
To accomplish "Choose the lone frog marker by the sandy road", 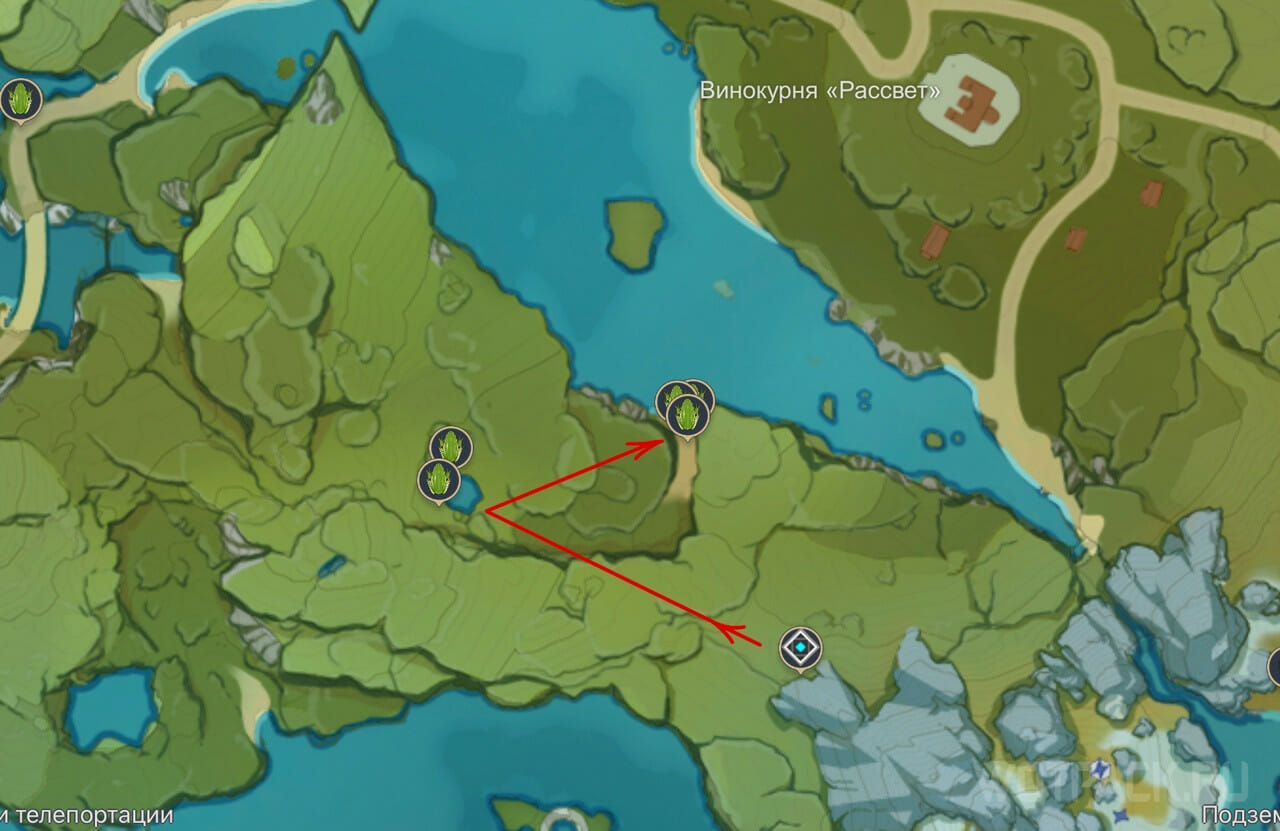I will [19, 100].
